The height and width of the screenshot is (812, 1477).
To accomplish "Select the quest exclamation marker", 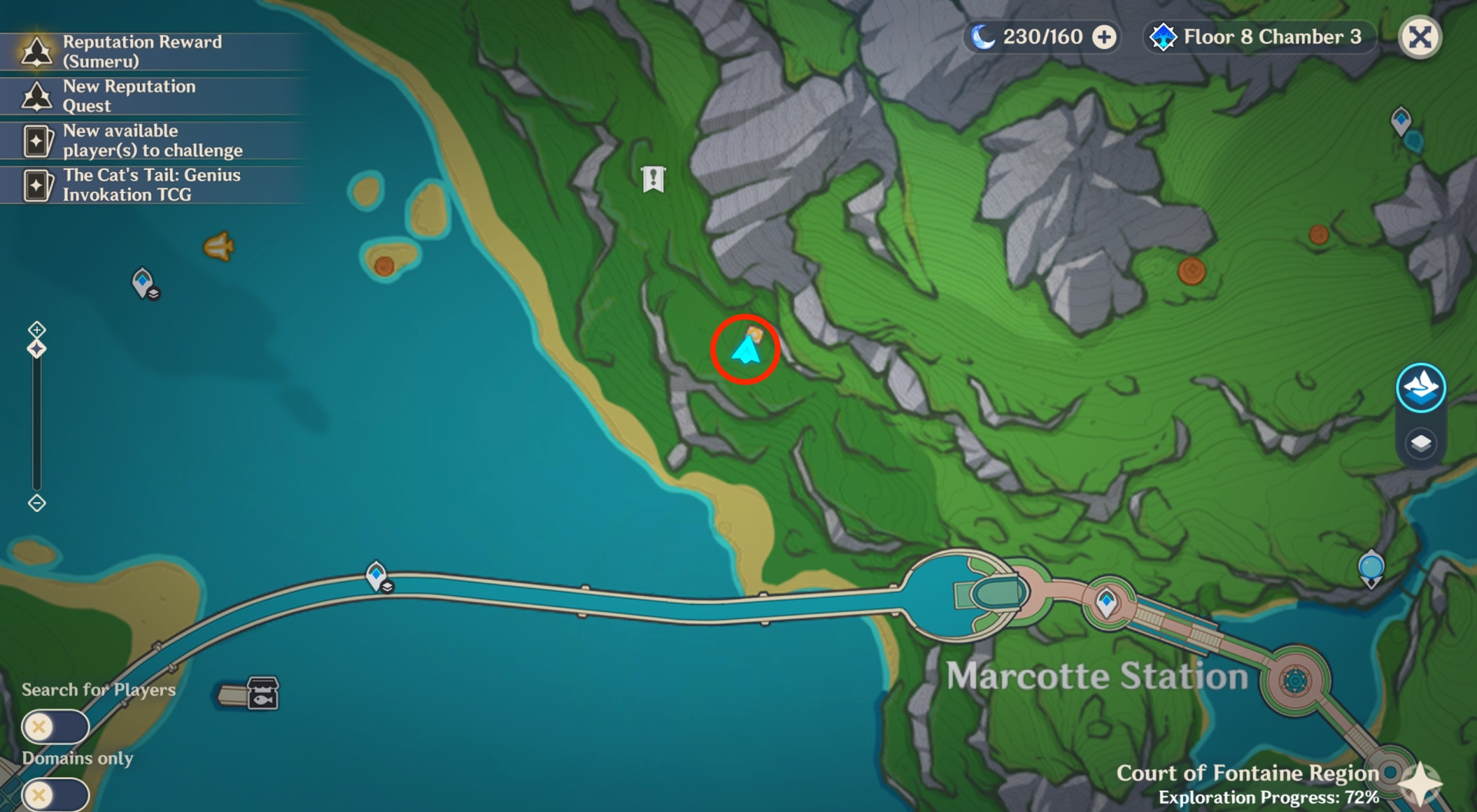I will pyautogui.click(x=653, y=179).
